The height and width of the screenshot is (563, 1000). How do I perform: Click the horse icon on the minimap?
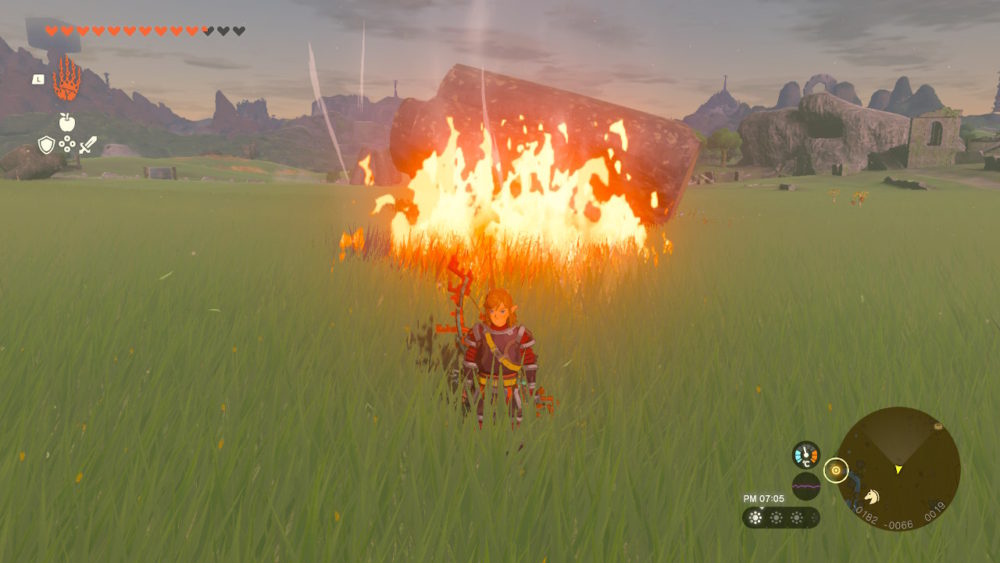pos(871,496)
